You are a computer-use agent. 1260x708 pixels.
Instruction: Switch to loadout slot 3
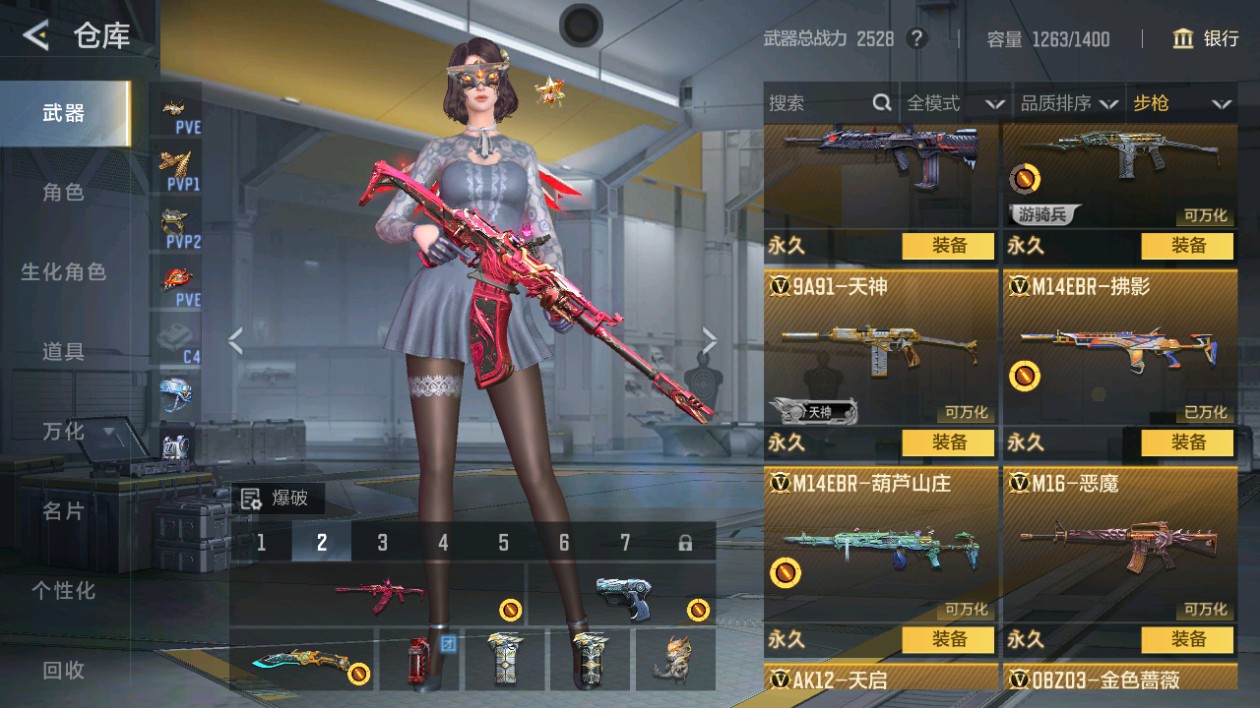point(382,542)
